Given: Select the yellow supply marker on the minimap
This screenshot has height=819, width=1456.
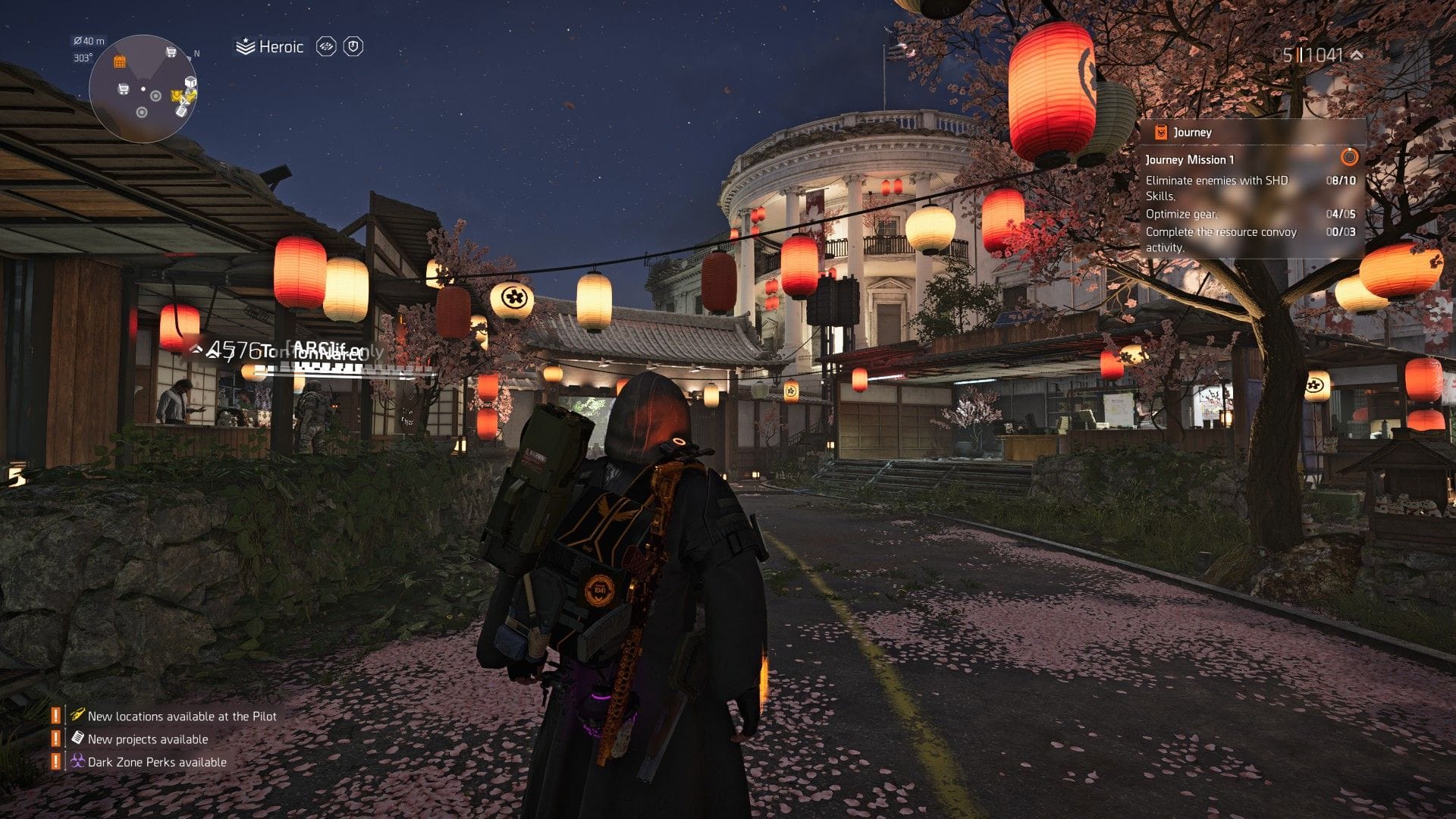Looking at the screenshot, I should click(184, 96).
